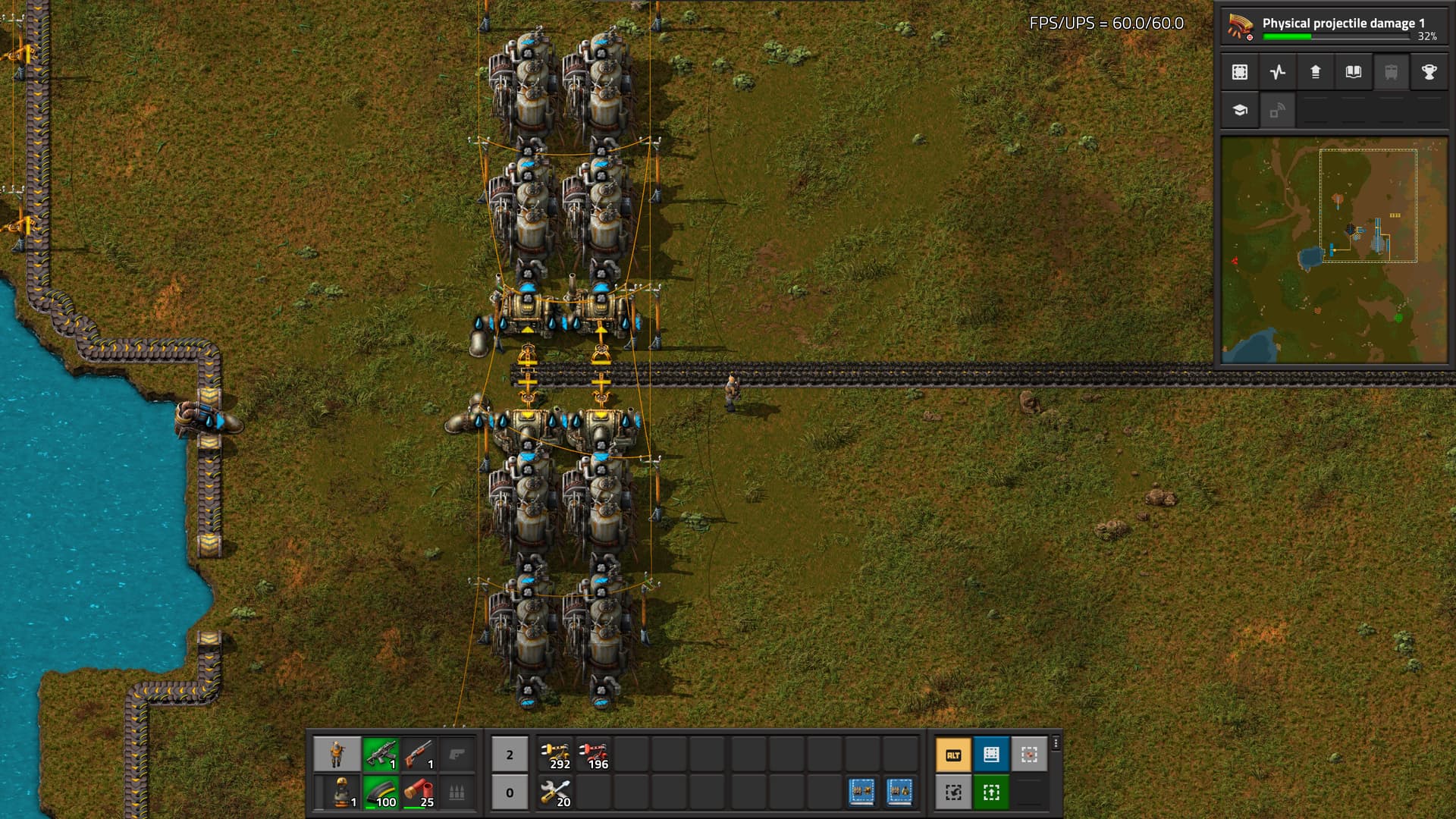
Task: Open the character portrait button
Action: tap(337, 755)
